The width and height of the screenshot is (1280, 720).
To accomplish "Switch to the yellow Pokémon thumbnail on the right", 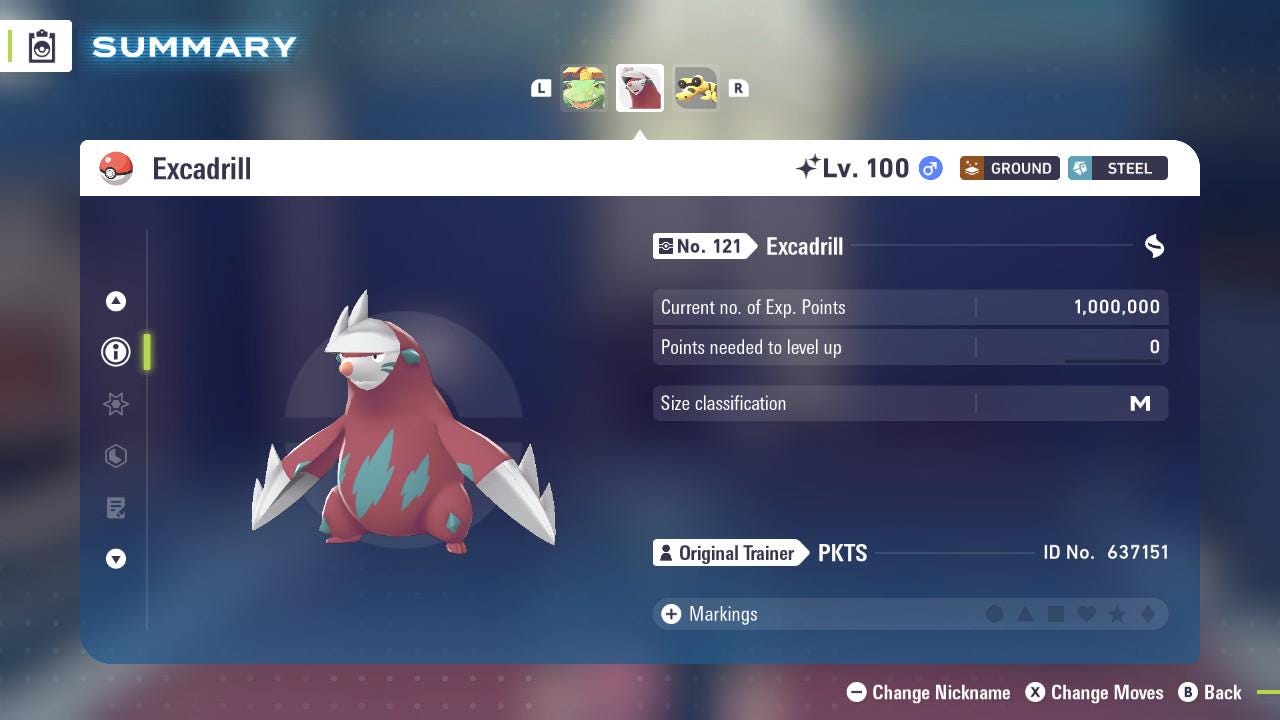I will coord(695,88).
